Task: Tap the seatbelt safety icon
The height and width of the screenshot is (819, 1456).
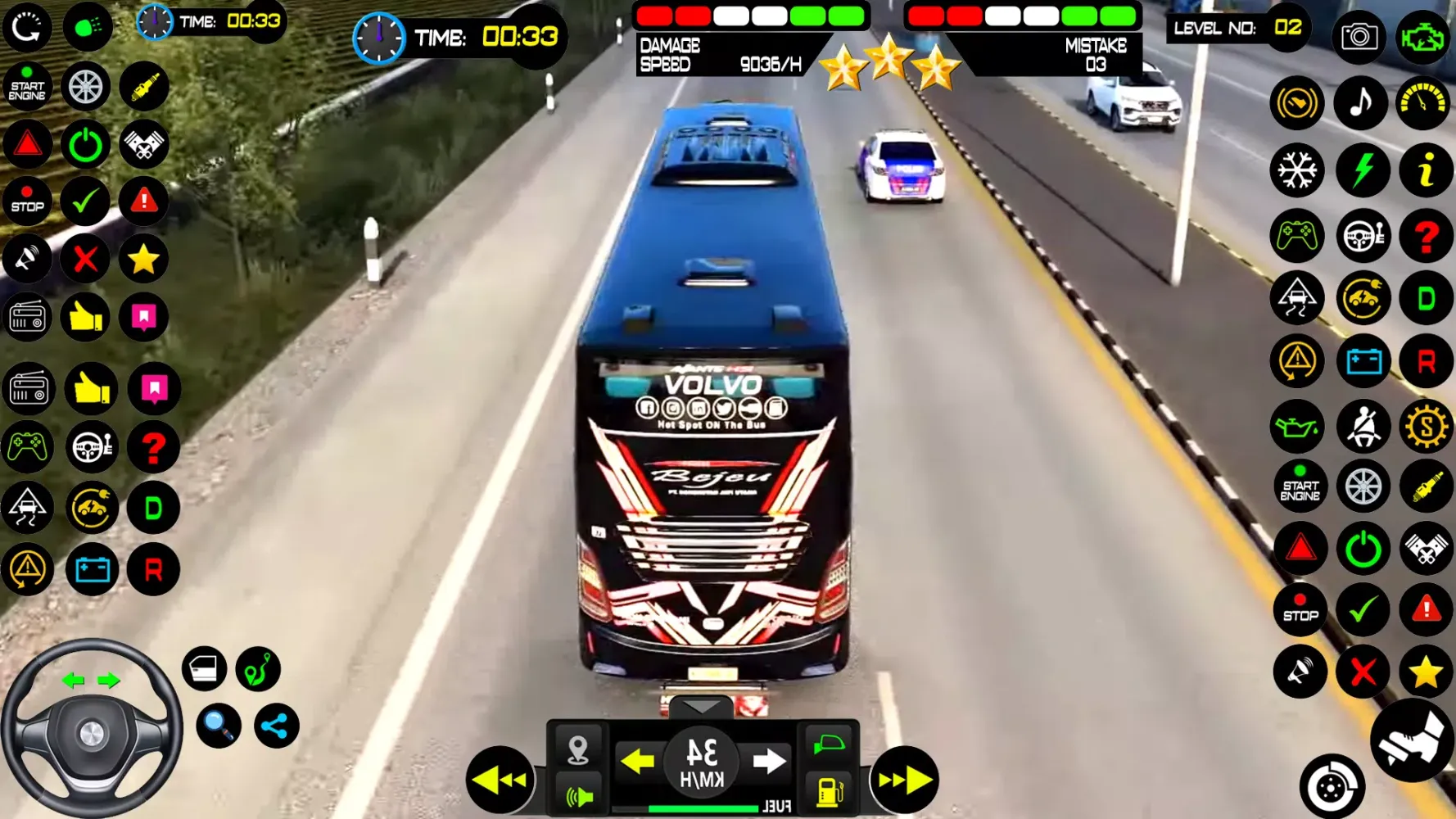Action: pos(1362,425)
